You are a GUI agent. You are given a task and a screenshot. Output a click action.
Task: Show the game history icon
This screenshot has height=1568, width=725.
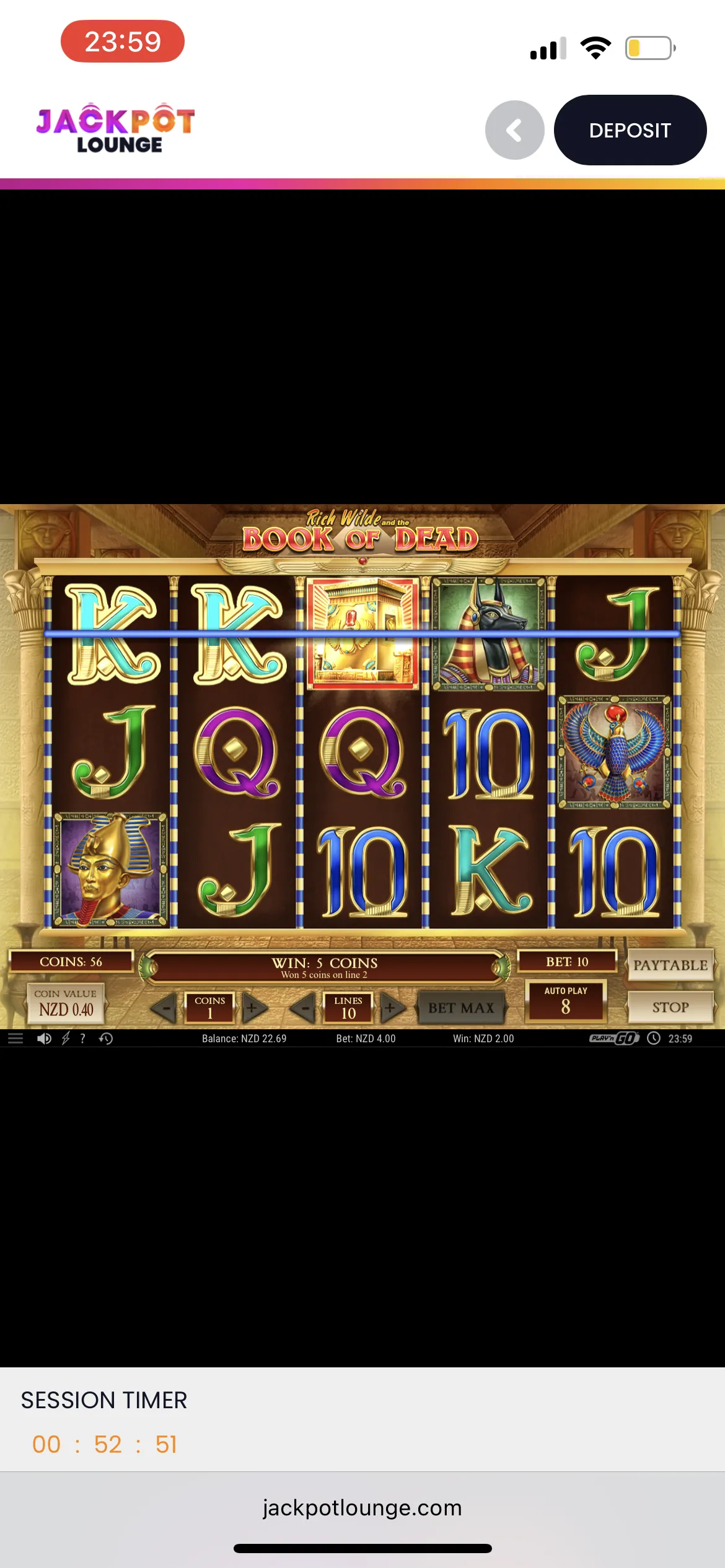tap(106, 1039)
